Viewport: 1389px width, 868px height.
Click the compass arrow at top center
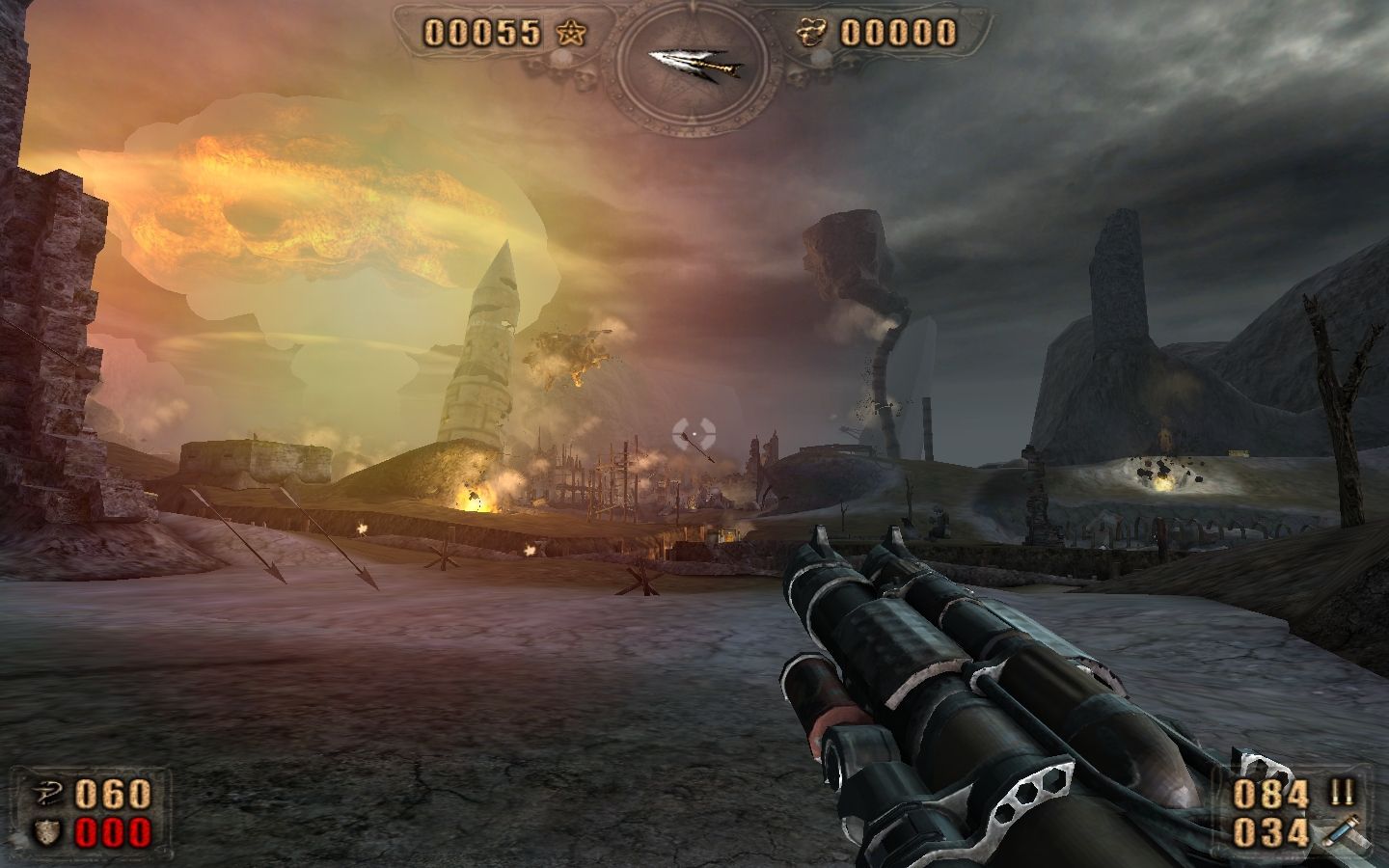click(x=694, y=64)
